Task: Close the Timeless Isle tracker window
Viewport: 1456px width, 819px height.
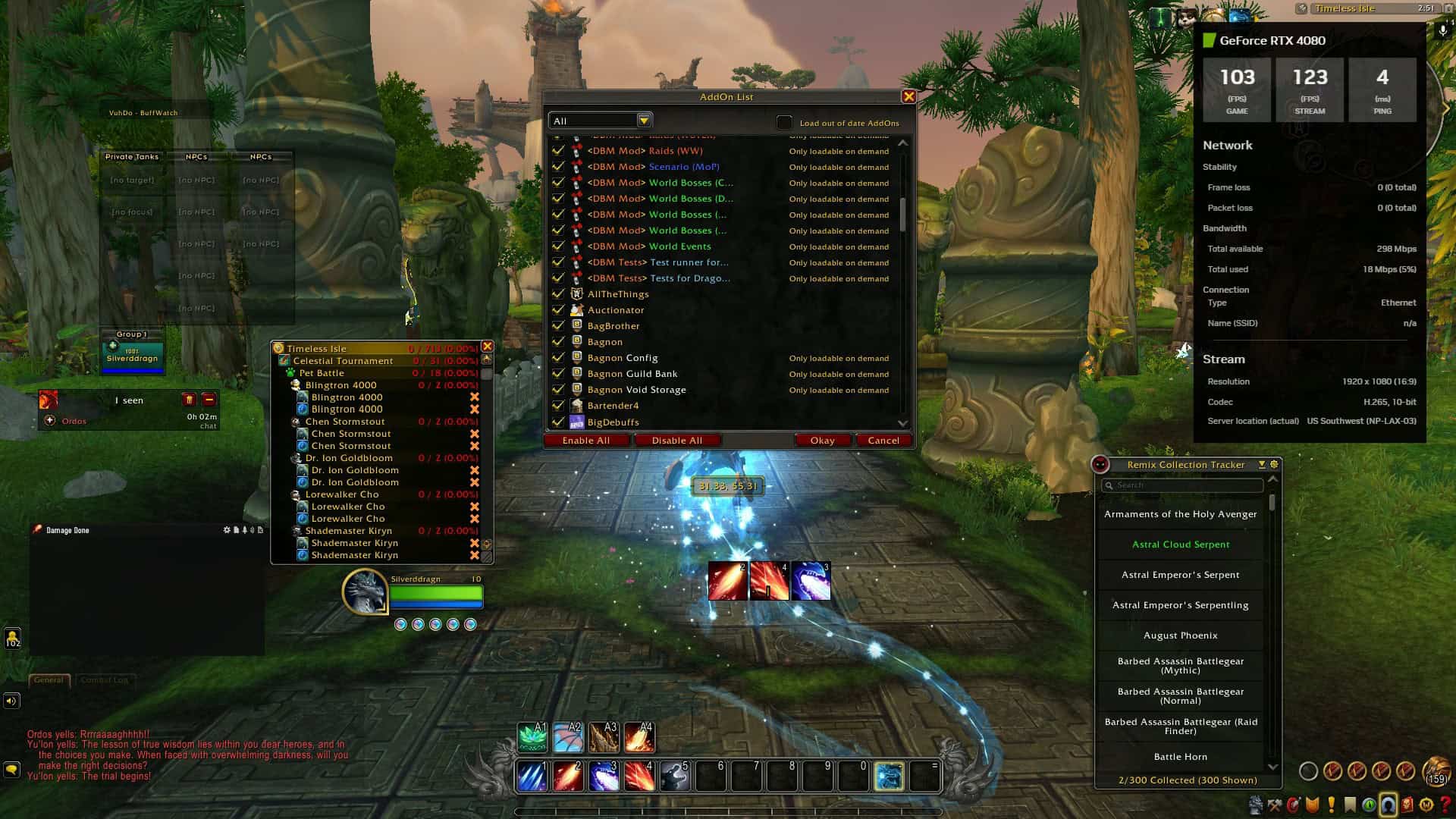Action: click(488, 347)
